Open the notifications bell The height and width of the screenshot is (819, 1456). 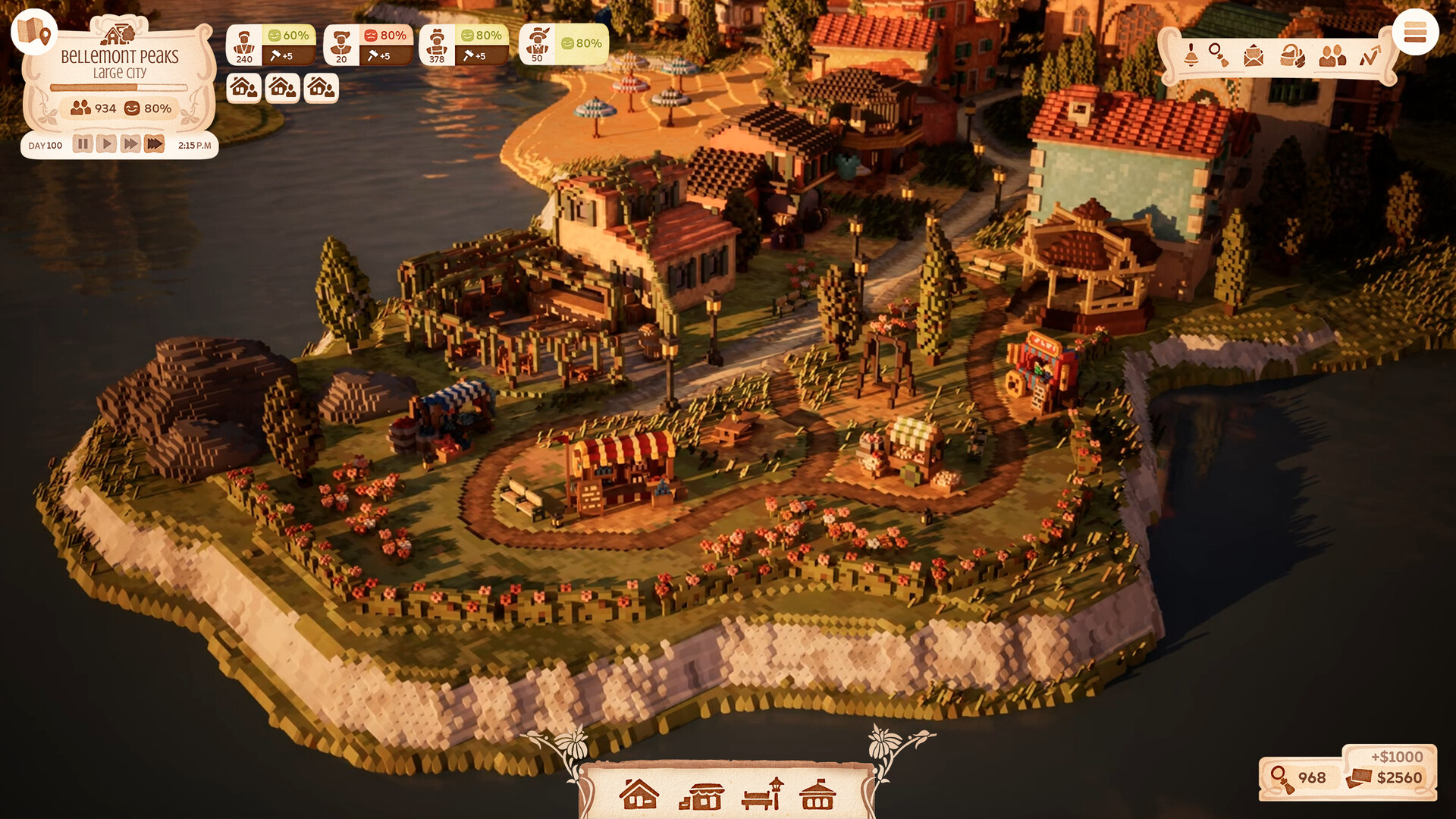(x=1191, y=55)
